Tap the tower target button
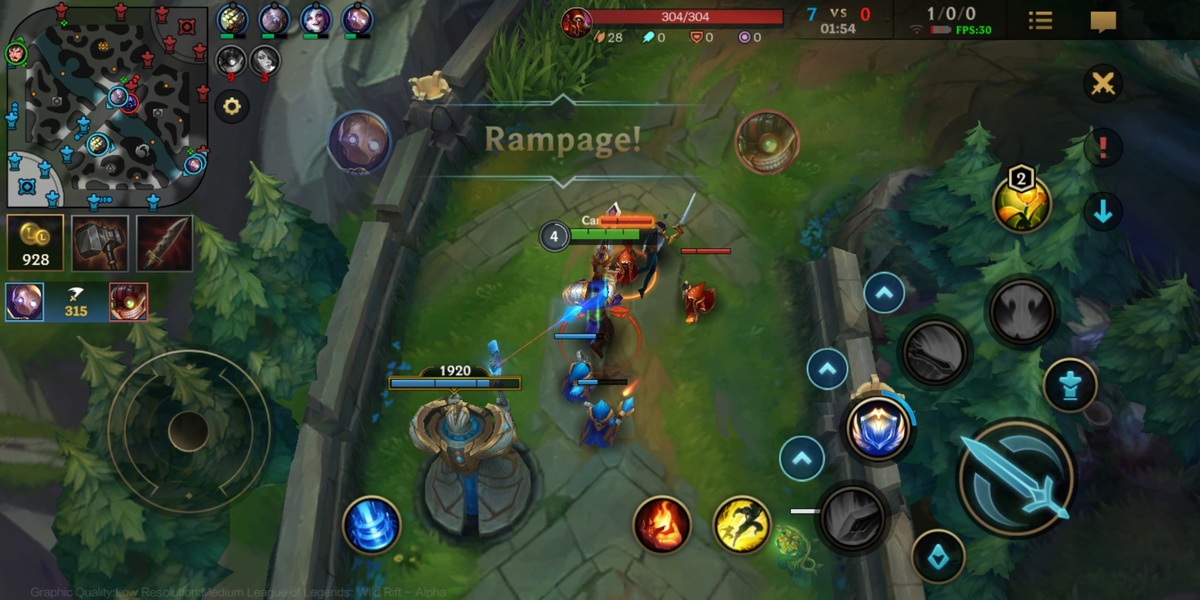Screen dimensions: 1200x600 1070,385
